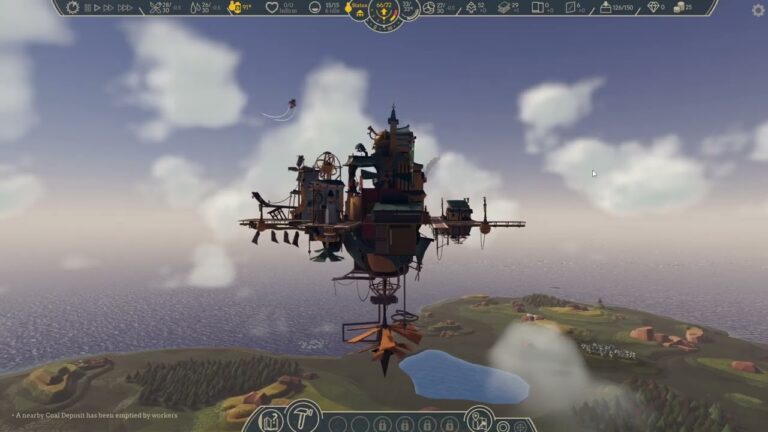Select the sun gear cycle icon

(x=72, y=7)
